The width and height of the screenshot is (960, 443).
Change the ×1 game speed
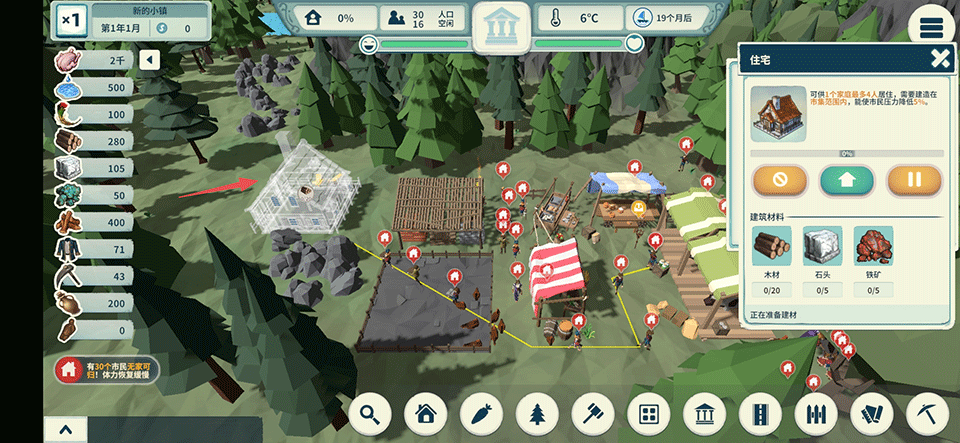coord(72,20)
